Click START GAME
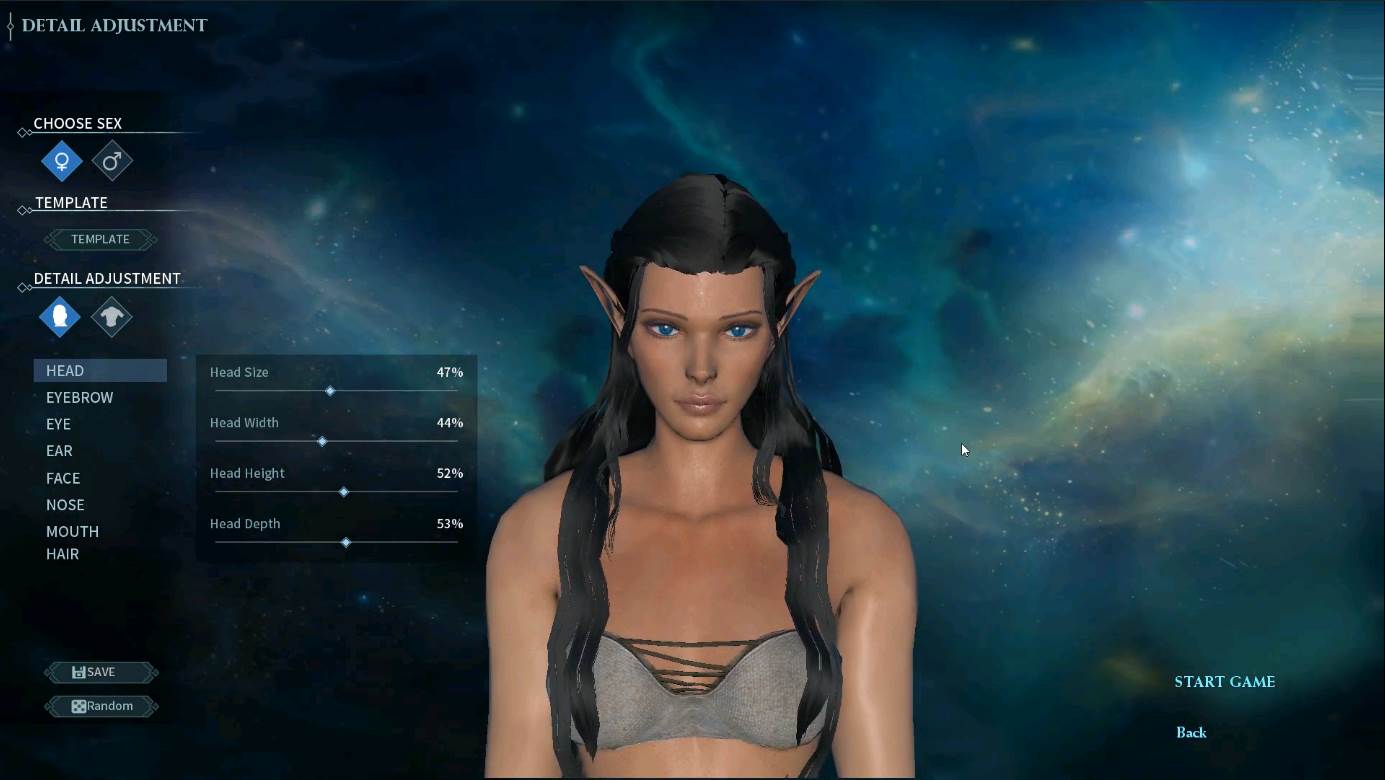This screenshot has height=780, width=1385. pyautogui.click(x=1224, y=682)
